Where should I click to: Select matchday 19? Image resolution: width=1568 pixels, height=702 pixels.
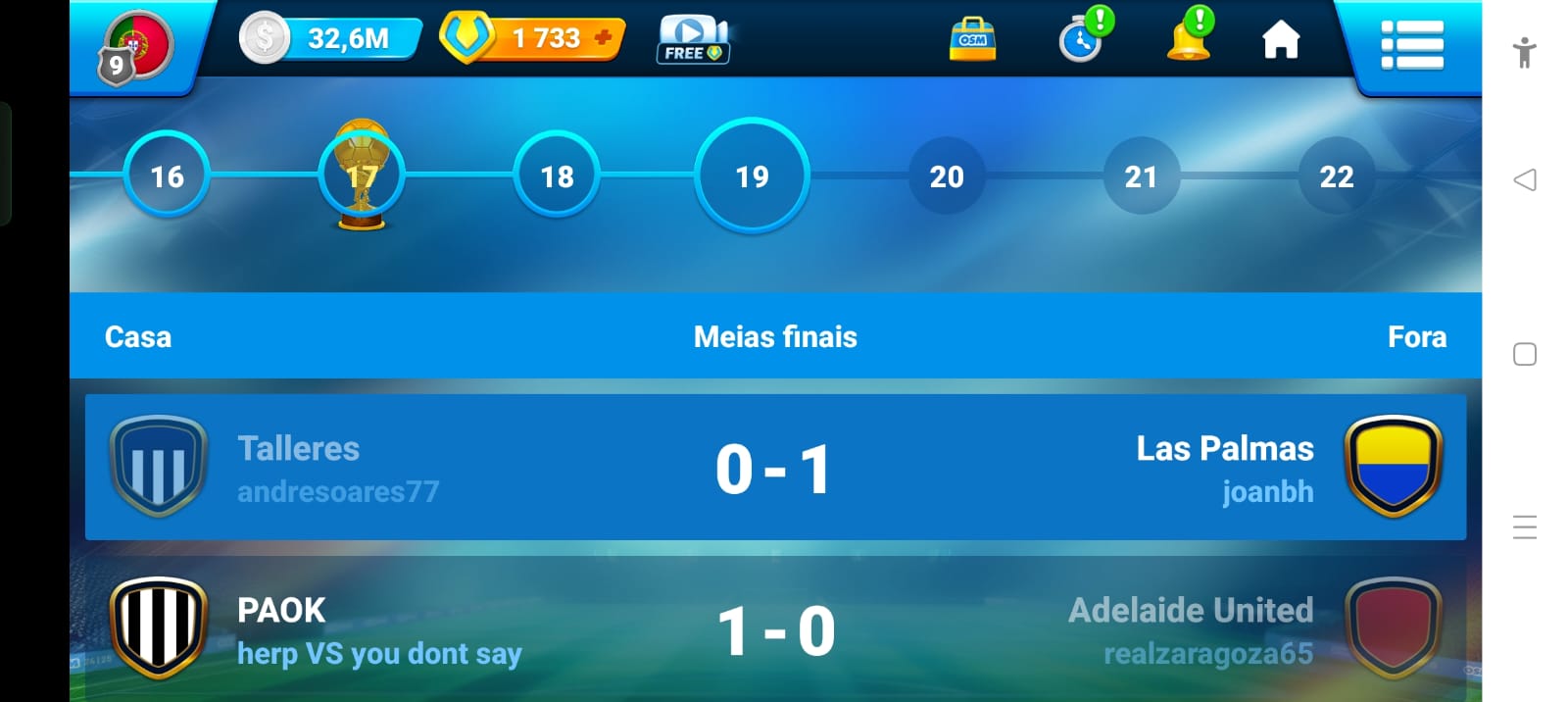point(752,176)
